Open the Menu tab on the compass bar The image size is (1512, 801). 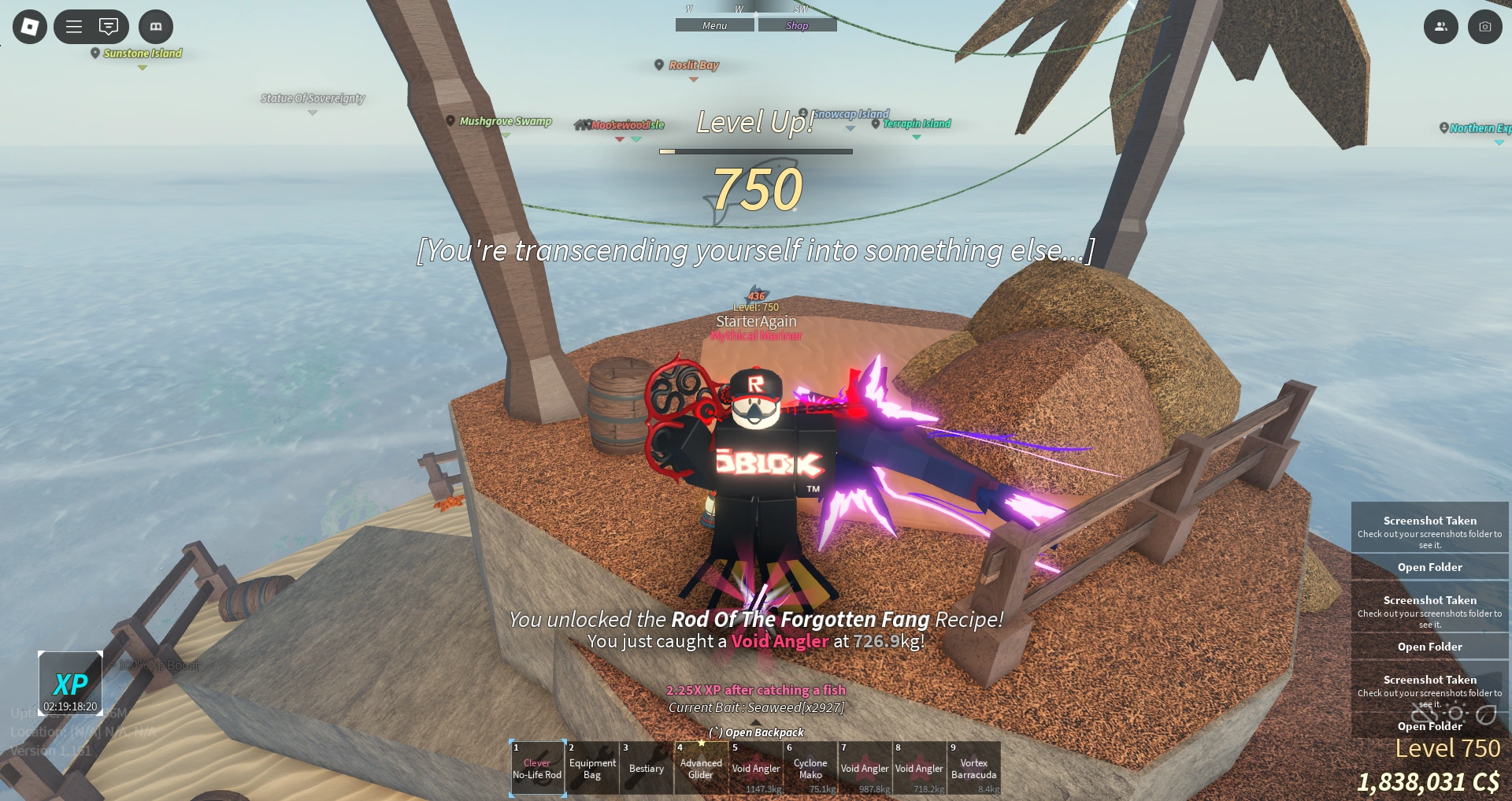[x=713, y=24]
